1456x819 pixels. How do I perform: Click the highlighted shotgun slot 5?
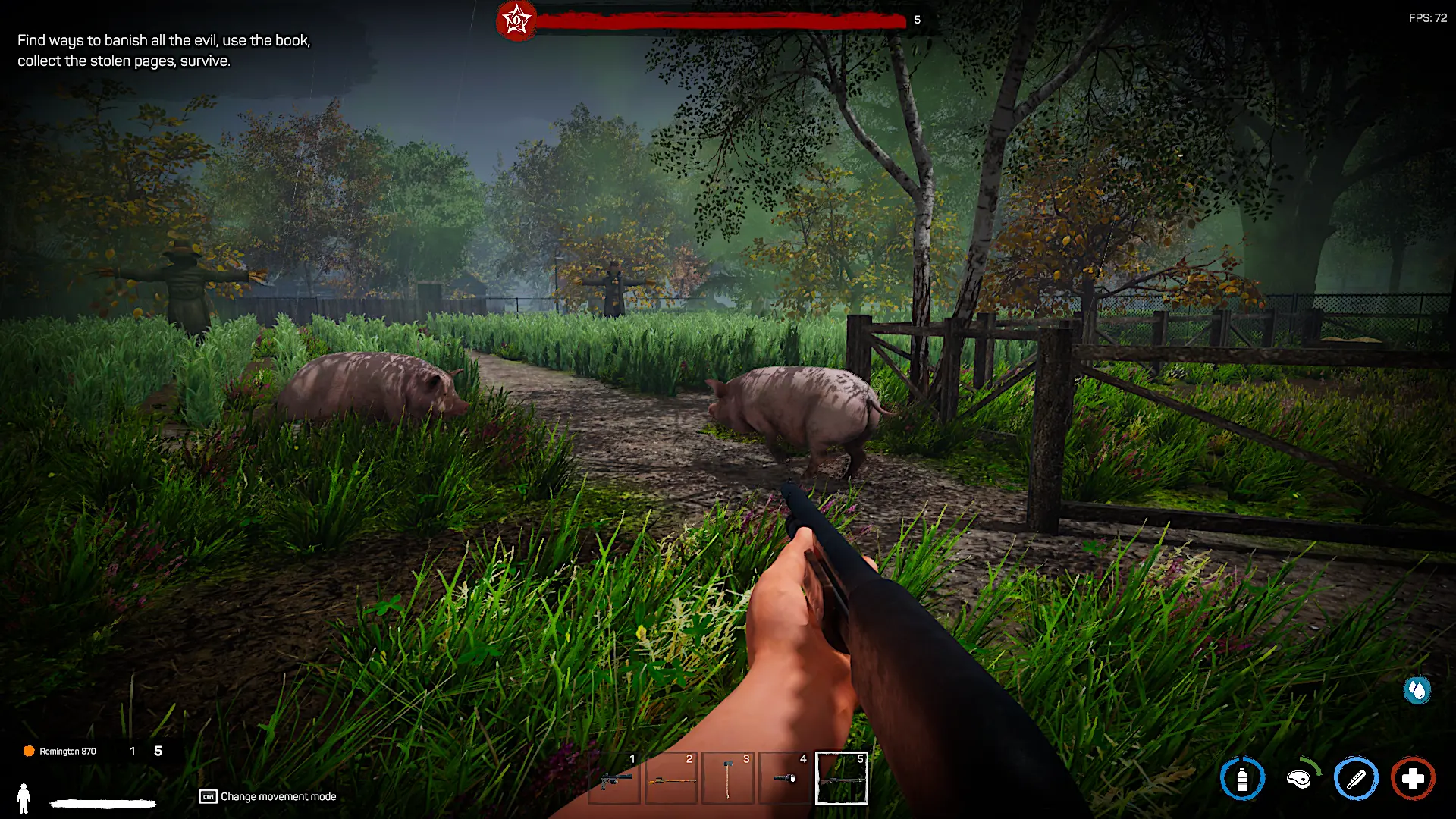pos(842,779)
